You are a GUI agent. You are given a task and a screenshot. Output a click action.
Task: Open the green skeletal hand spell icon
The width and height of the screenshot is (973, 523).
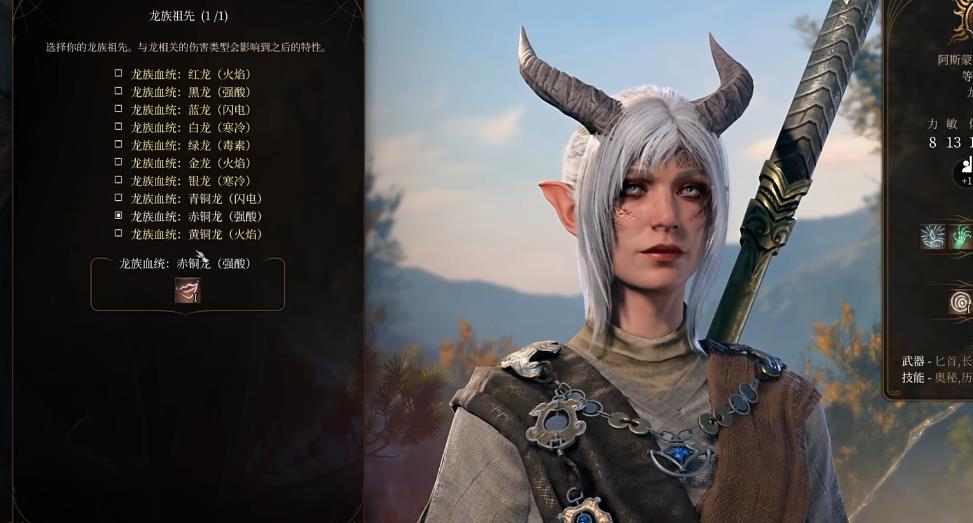(x=962, y=237)
